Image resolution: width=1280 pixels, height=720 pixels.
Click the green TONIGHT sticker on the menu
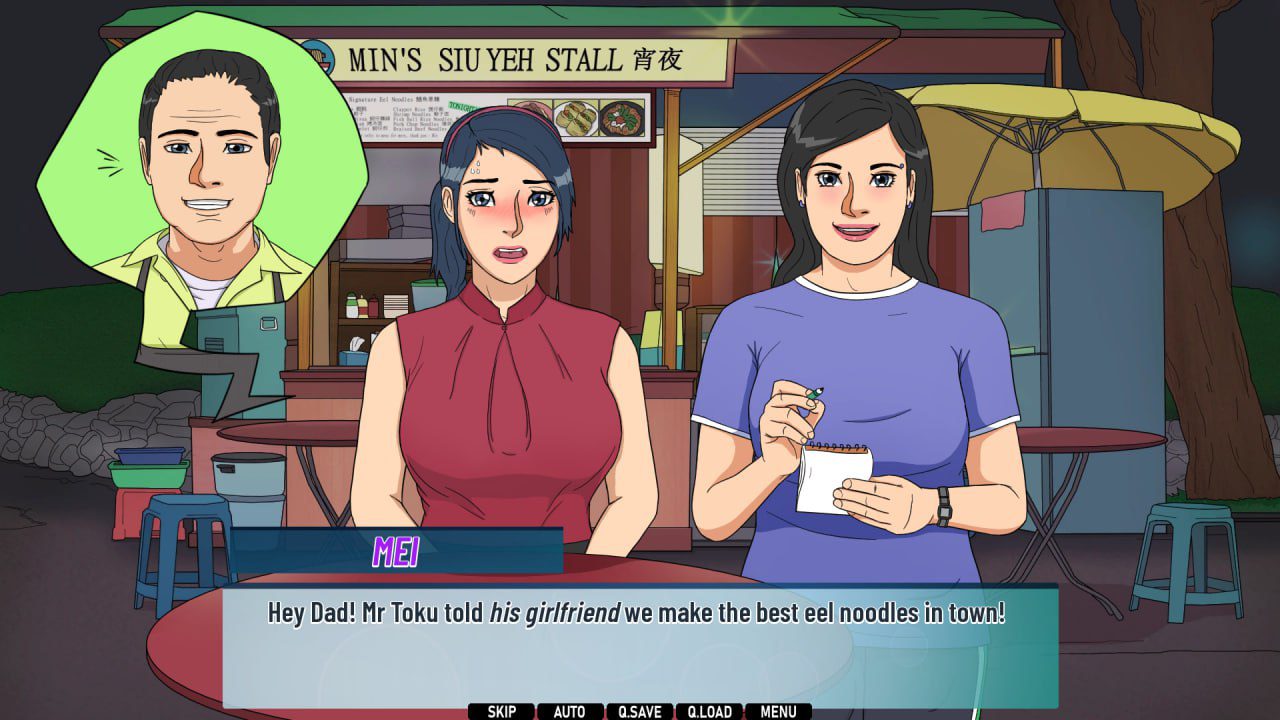pyautogui.click(x=458, y=104)
